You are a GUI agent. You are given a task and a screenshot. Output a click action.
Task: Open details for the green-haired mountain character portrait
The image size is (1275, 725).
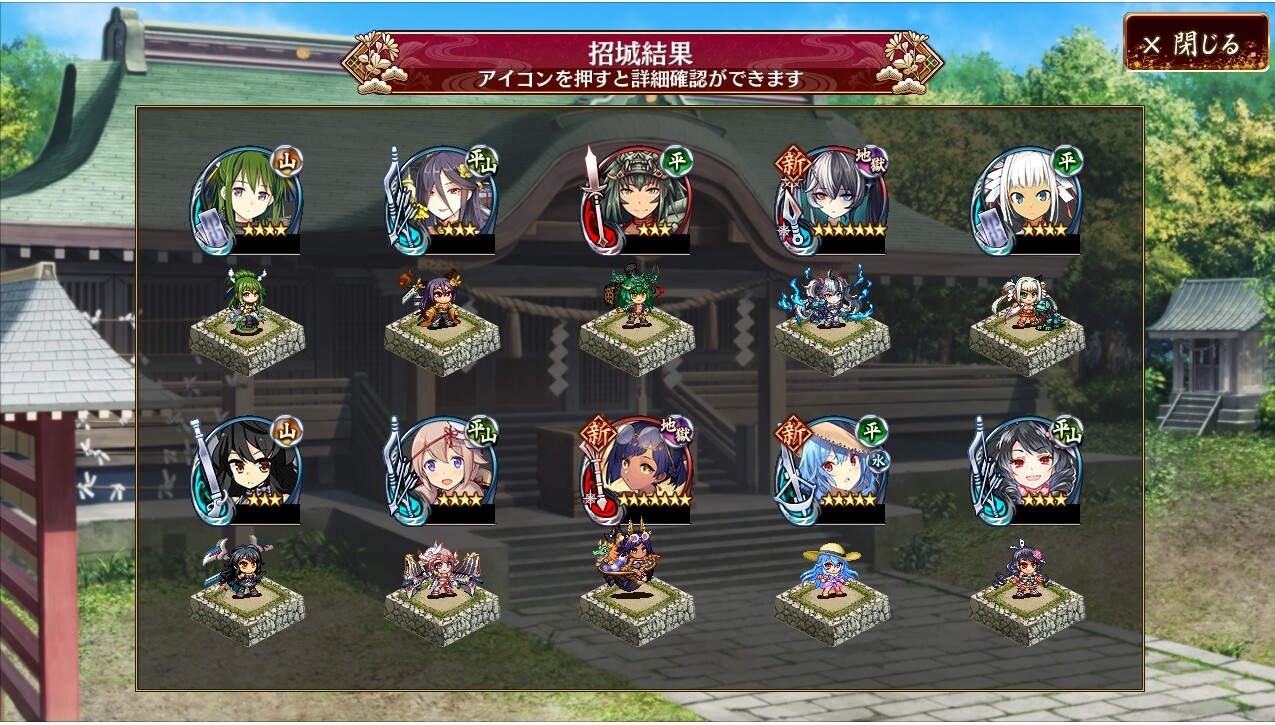(247, 201)
